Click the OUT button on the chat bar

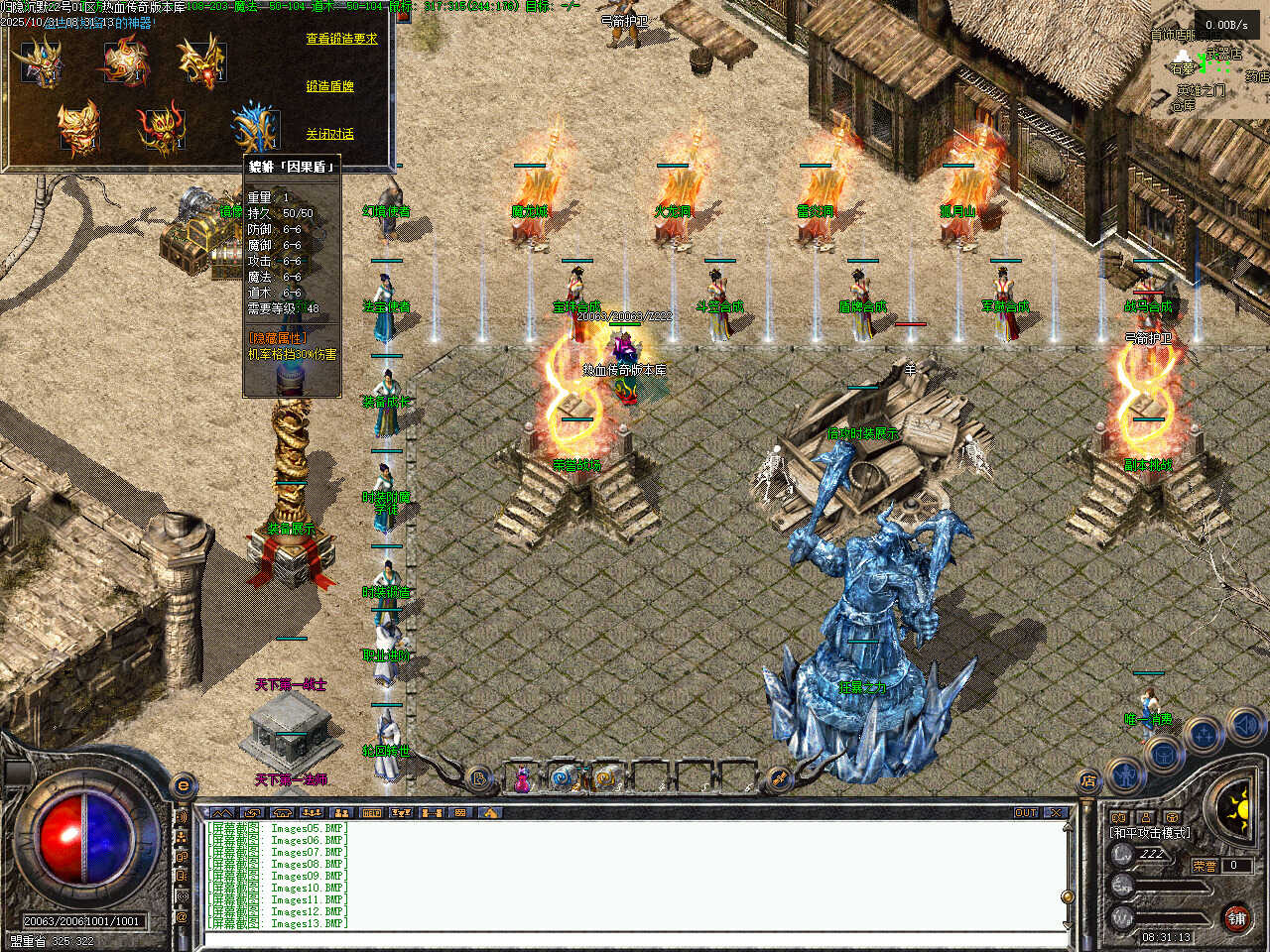[1026, 812]
